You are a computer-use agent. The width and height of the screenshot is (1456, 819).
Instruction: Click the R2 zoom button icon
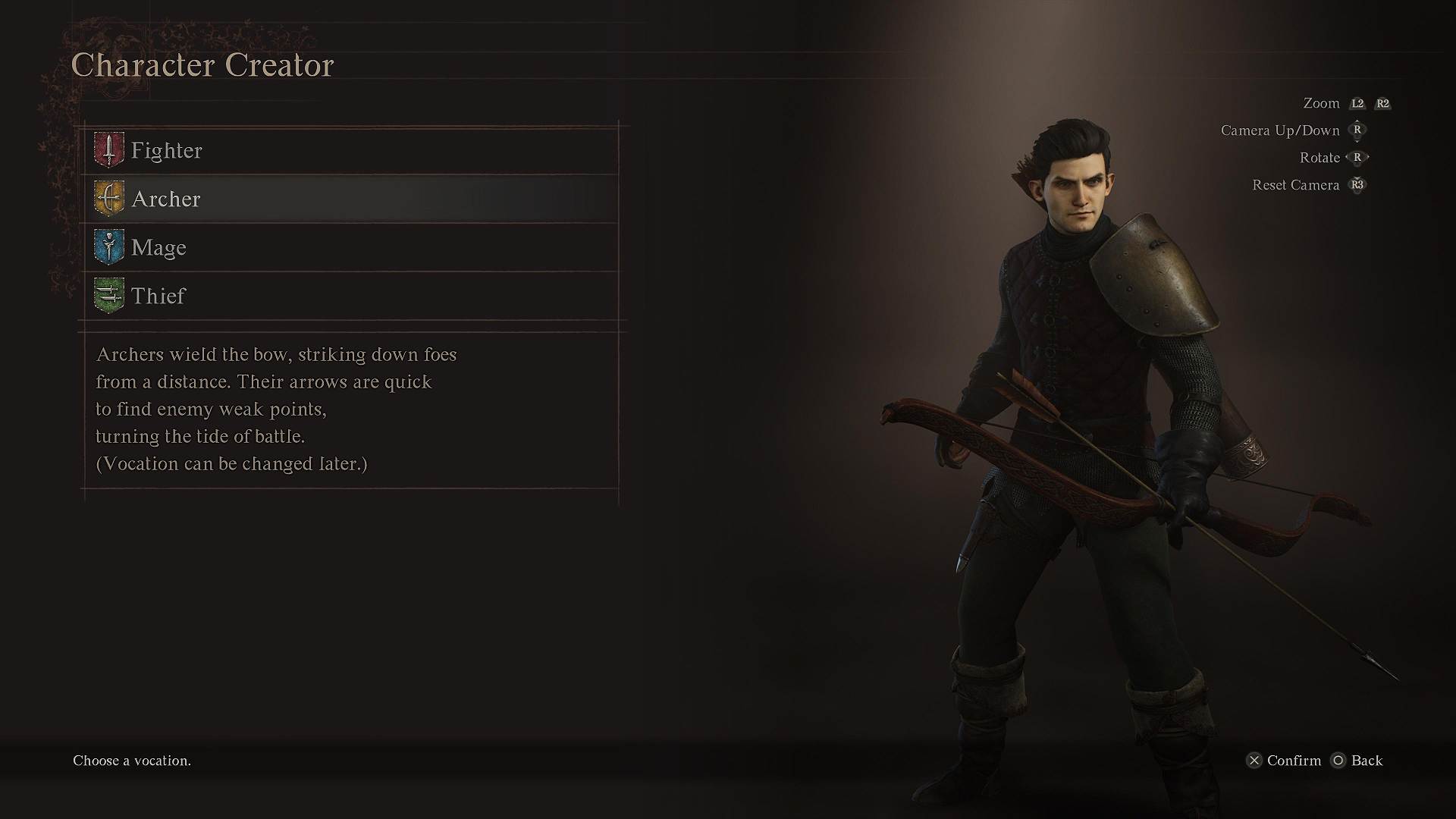1383,103
